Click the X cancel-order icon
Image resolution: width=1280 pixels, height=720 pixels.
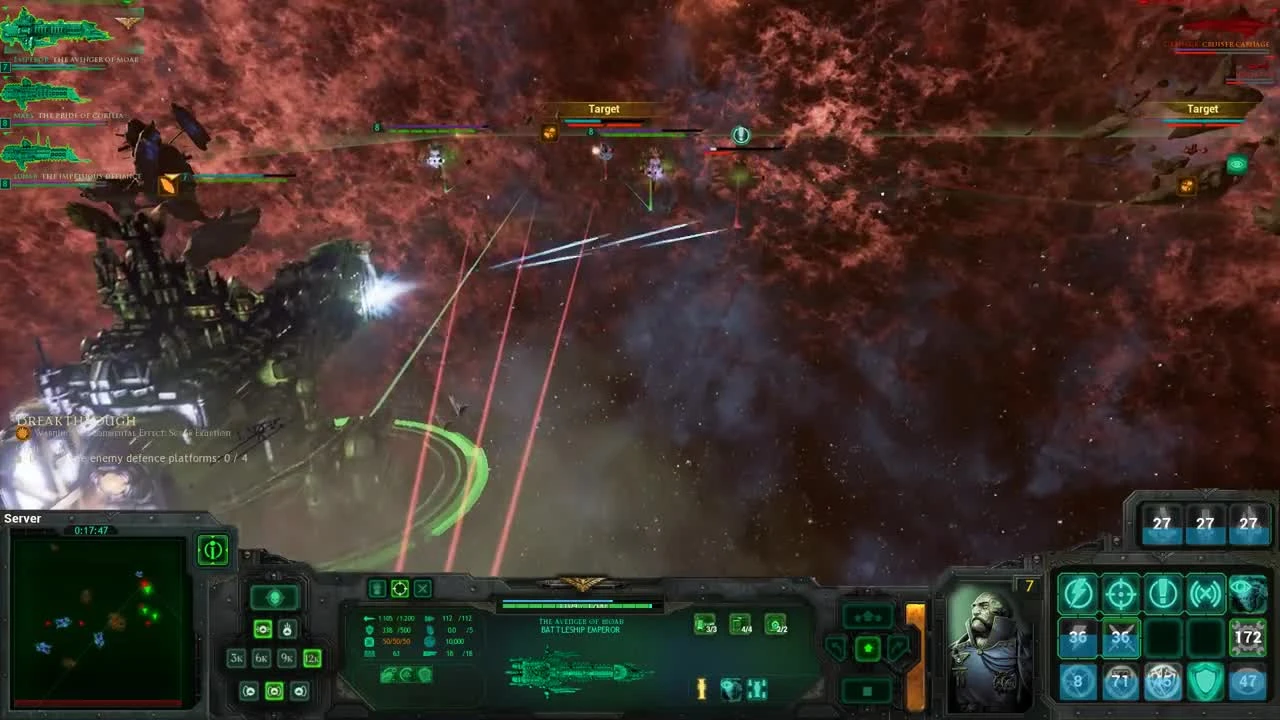point(423,588)
